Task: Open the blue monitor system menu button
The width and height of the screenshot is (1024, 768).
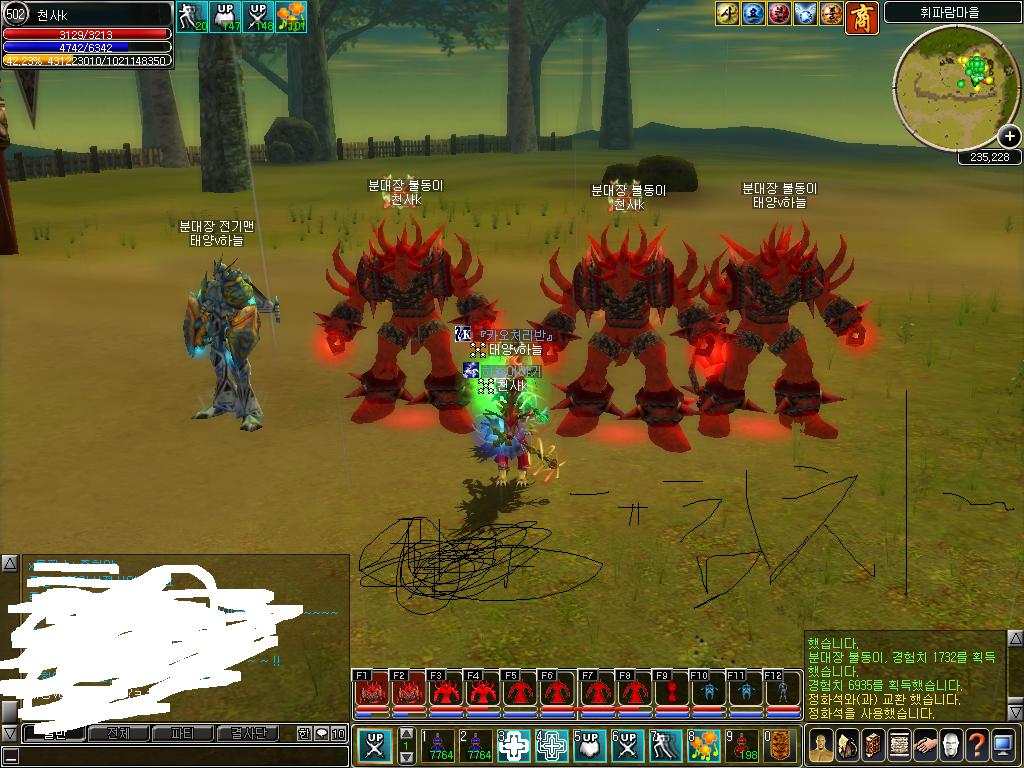Action: point(1003,745)
